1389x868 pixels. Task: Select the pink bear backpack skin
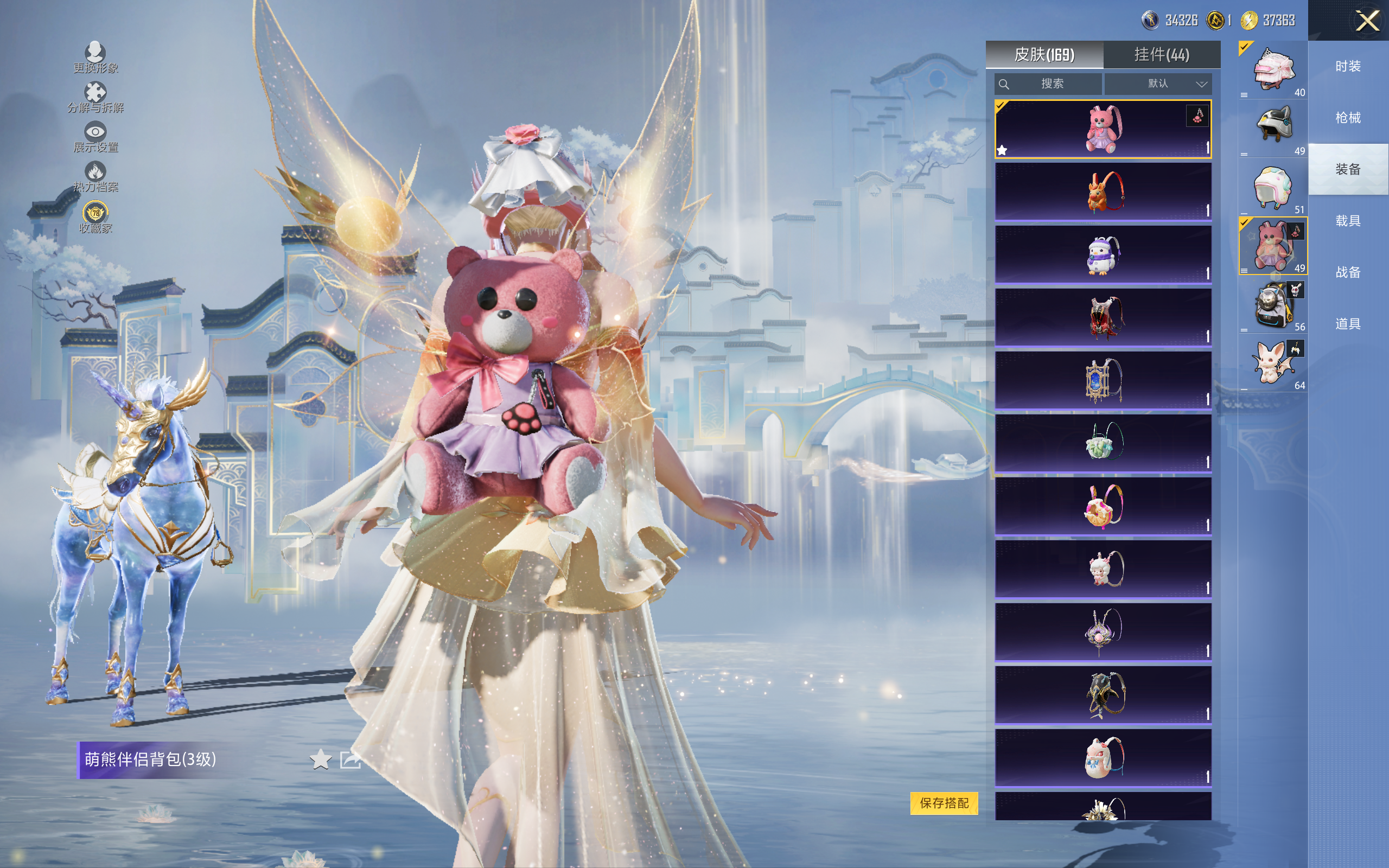(1103, 129)
